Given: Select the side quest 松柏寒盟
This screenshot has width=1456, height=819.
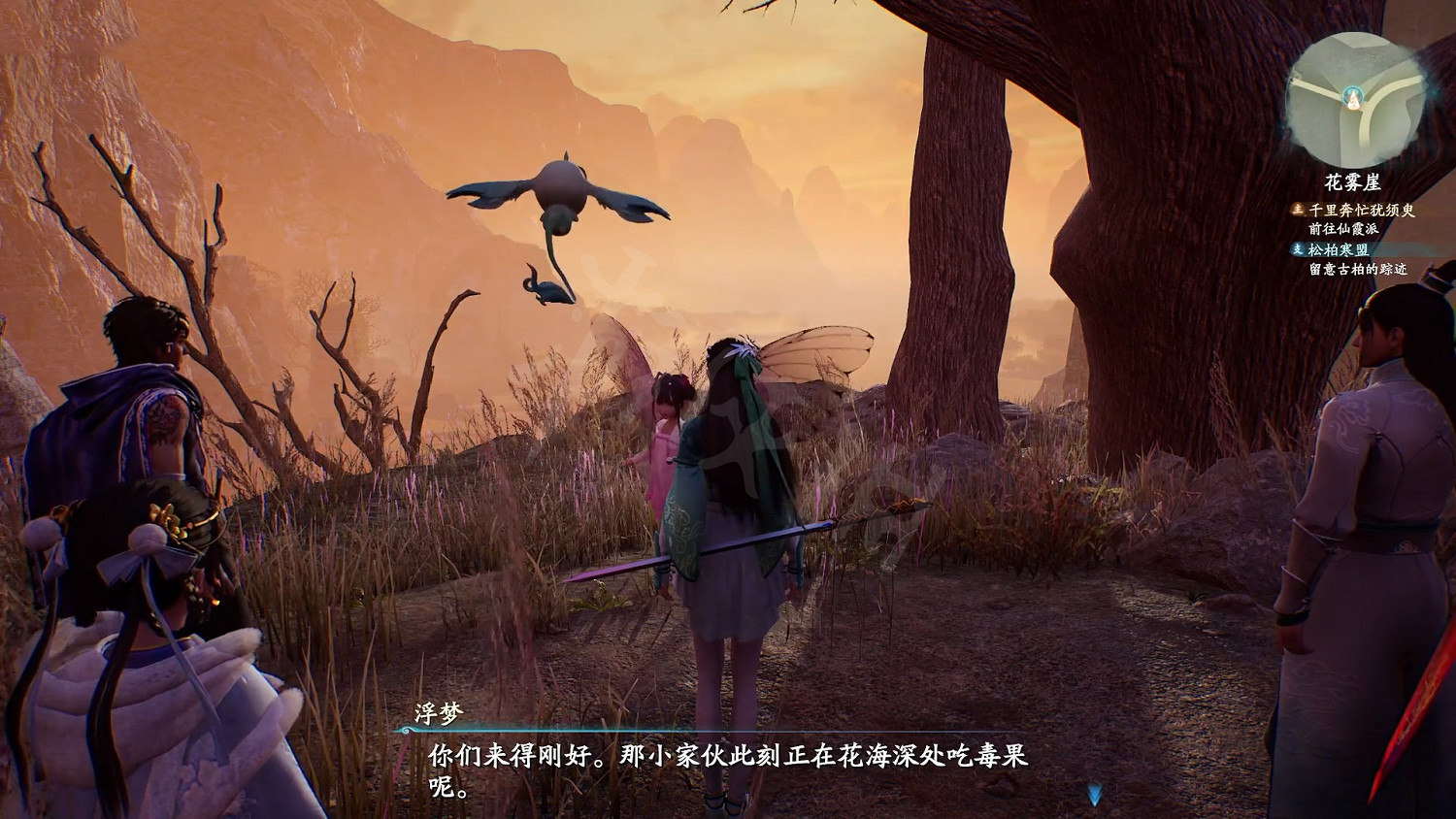Looking at the screenshot, I should [1339, 248].
